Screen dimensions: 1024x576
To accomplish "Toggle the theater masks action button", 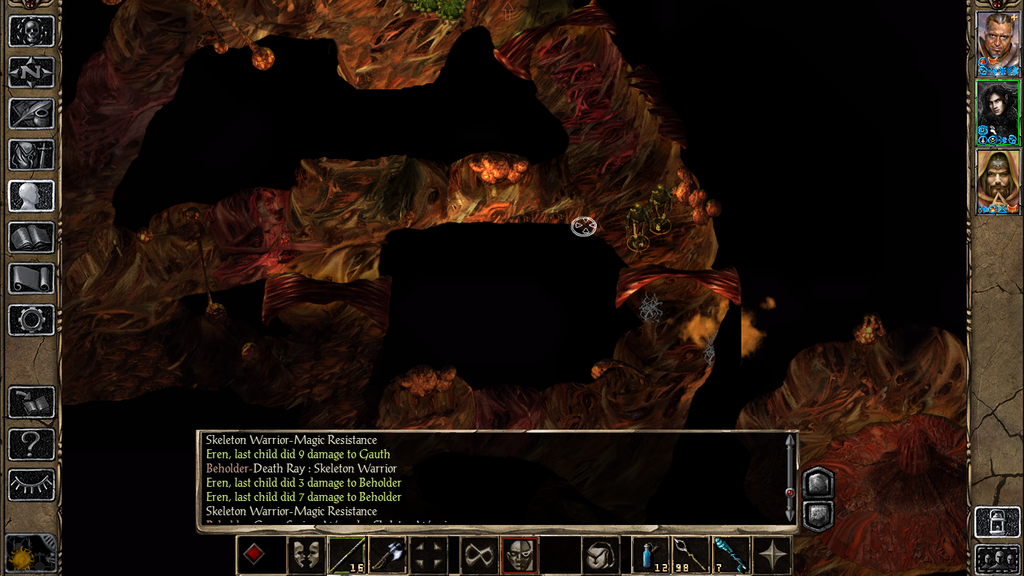I will tap(306, 555).
